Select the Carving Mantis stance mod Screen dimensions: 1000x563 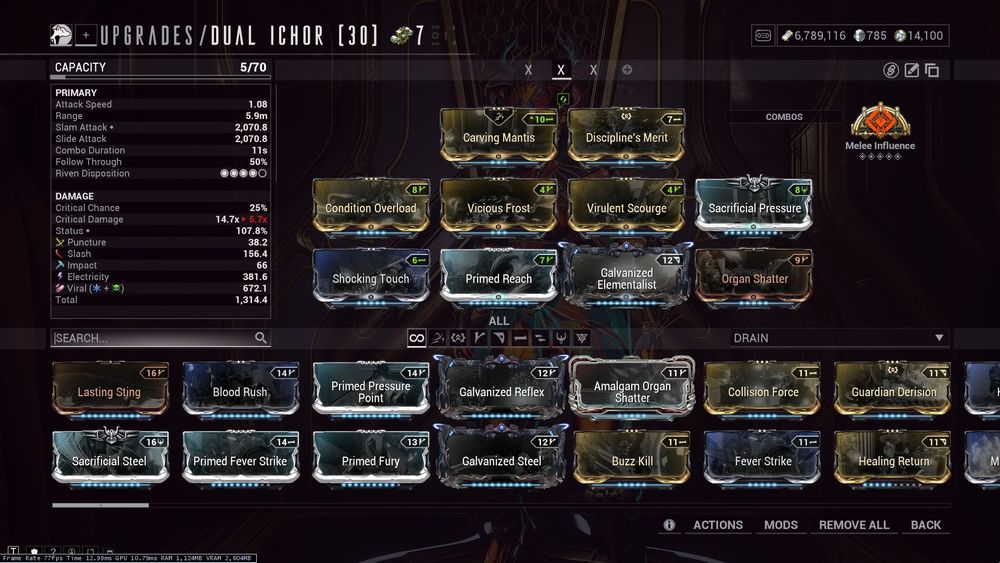[x=499, y=136]
